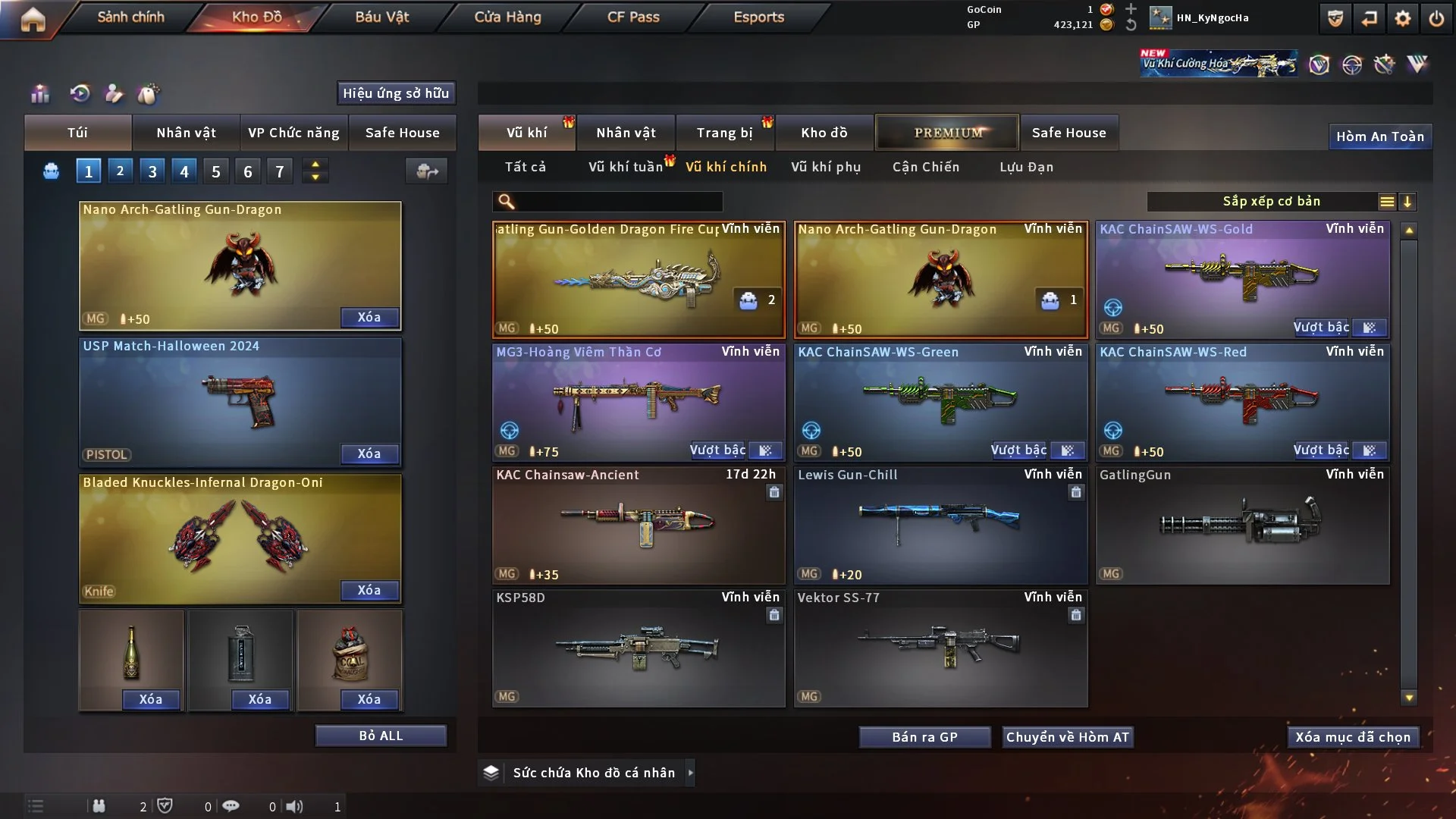This screenshot has width=1456, height=819.
Task: Open the Cửa Hàng shop menu
Action: [x=507, y=17]
